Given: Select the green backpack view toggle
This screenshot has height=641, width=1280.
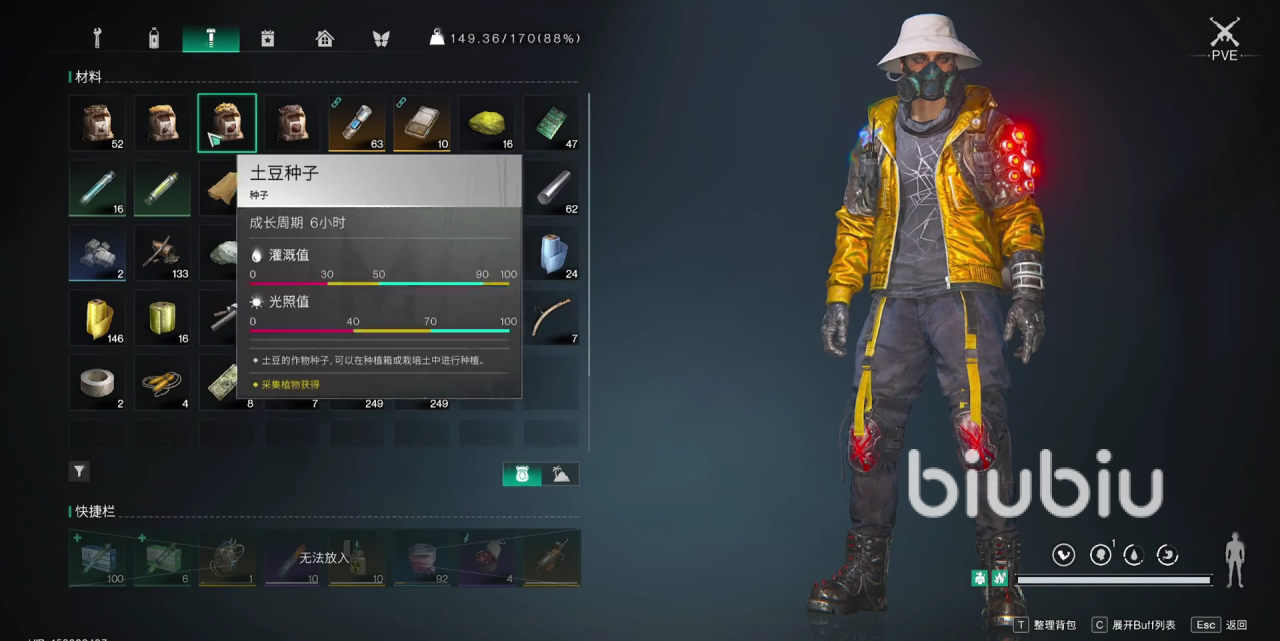Looking at the screenshot, I should tap(522, 475).
